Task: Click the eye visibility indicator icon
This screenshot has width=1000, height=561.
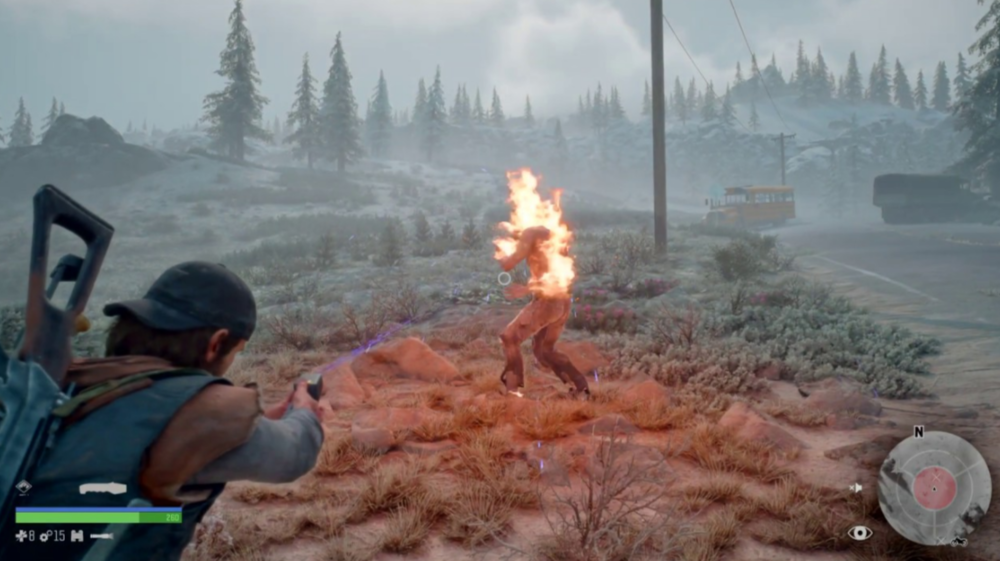Action: pyautogui.click(x=859, y=532)
